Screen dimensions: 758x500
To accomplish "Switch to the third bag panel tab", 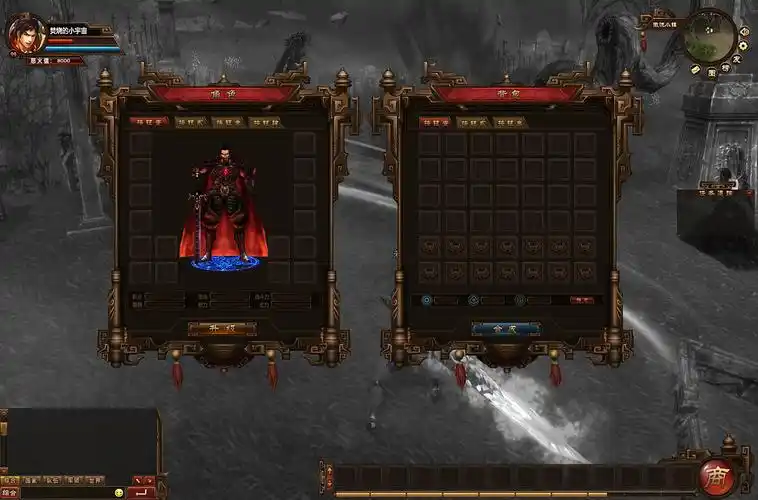I will 510,122.
